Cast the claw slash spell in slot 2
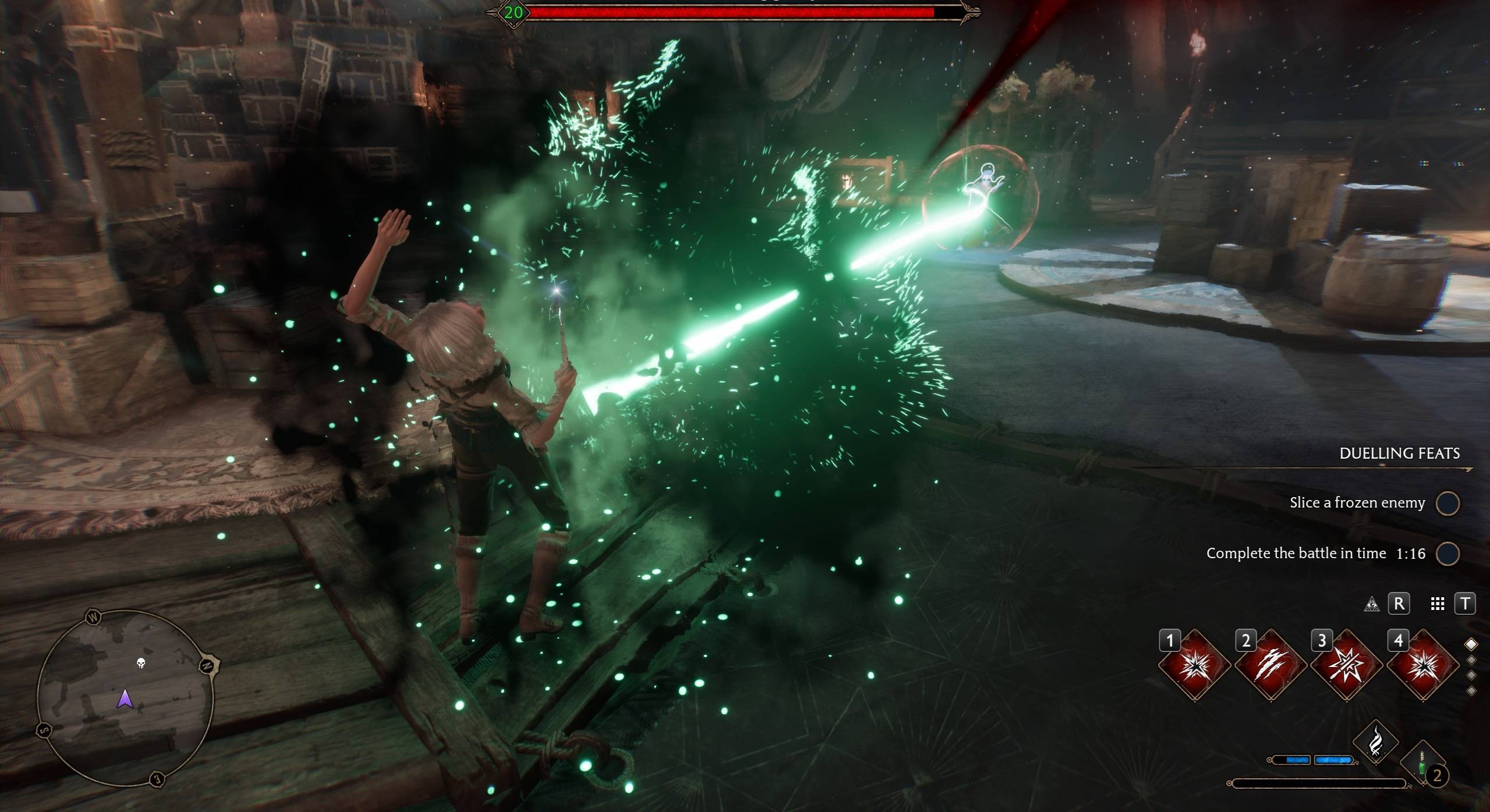Viewport: 1490px width, 812px height. (1270, 665)
